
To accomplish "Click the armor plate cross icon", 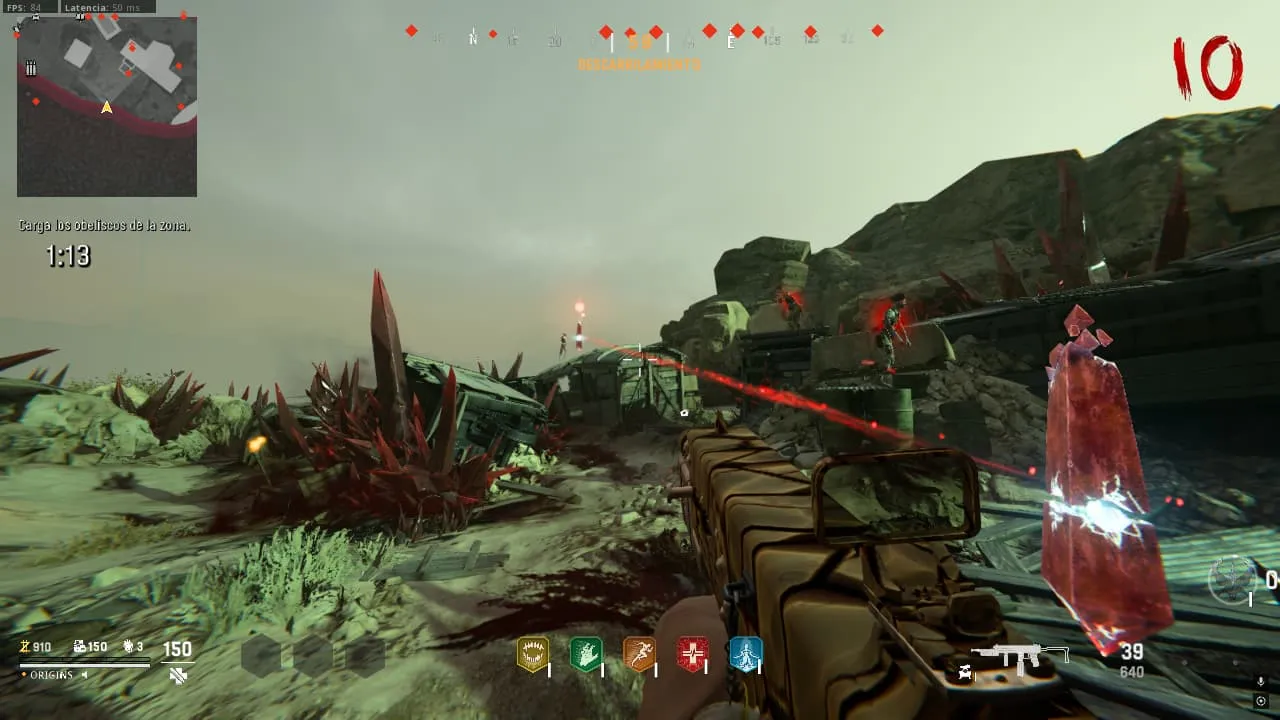I will point(178,675).
